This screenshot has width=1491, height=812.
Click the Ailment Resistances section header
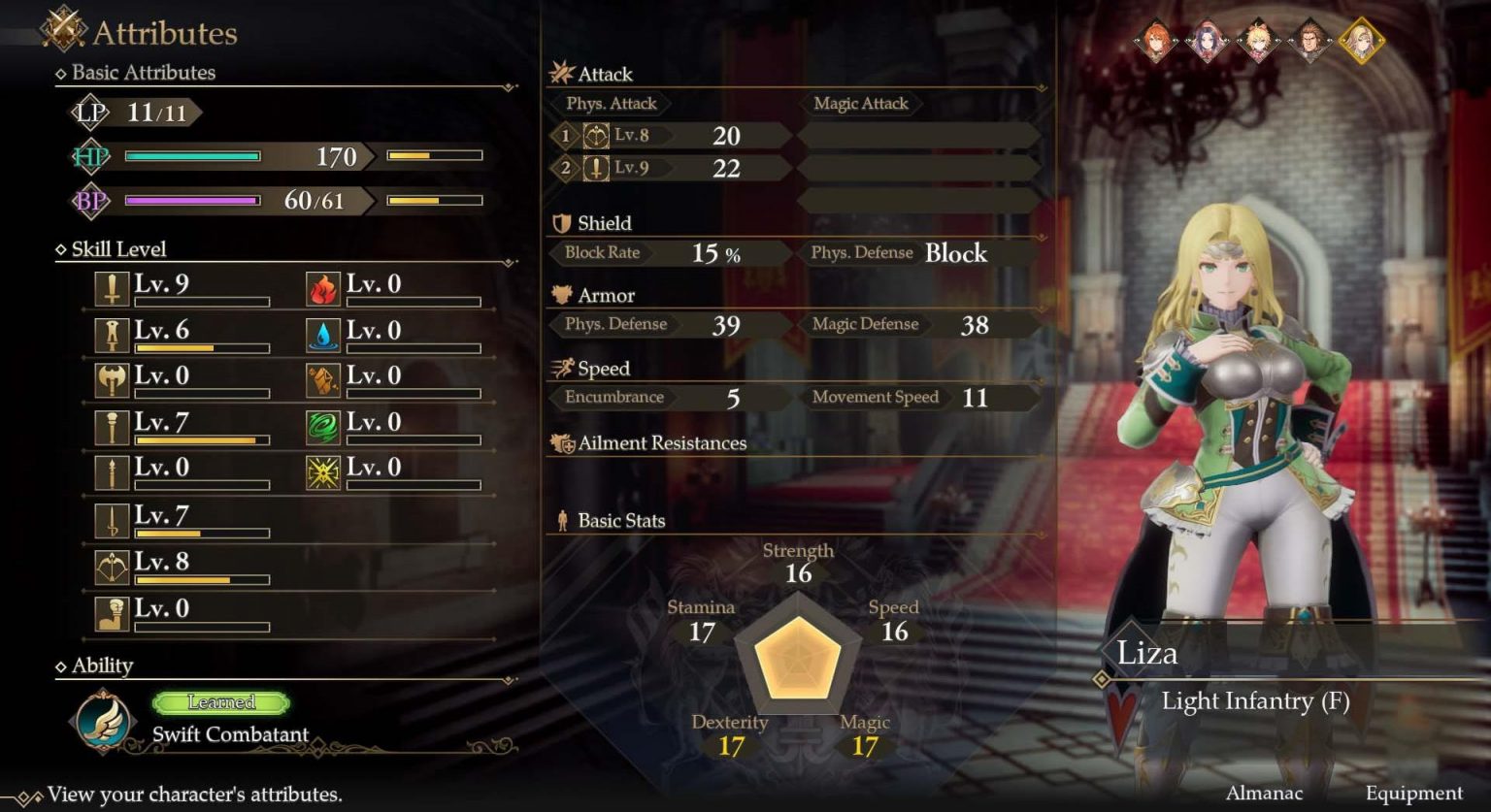(661, 443)
